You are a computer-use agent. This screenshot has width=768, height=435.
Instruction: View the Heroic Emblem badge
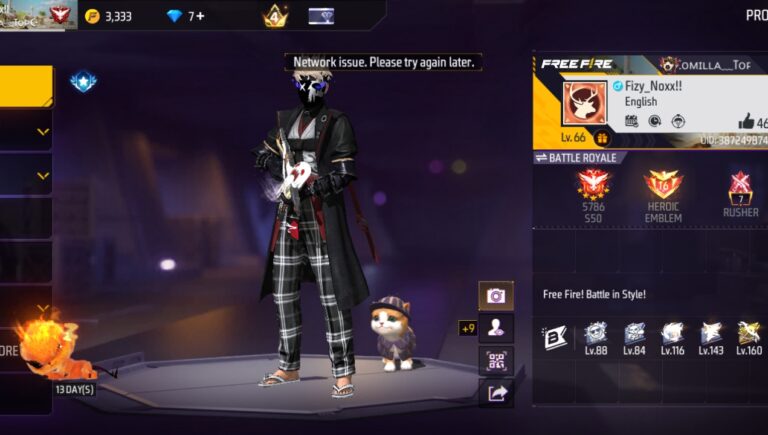(663, 185)
